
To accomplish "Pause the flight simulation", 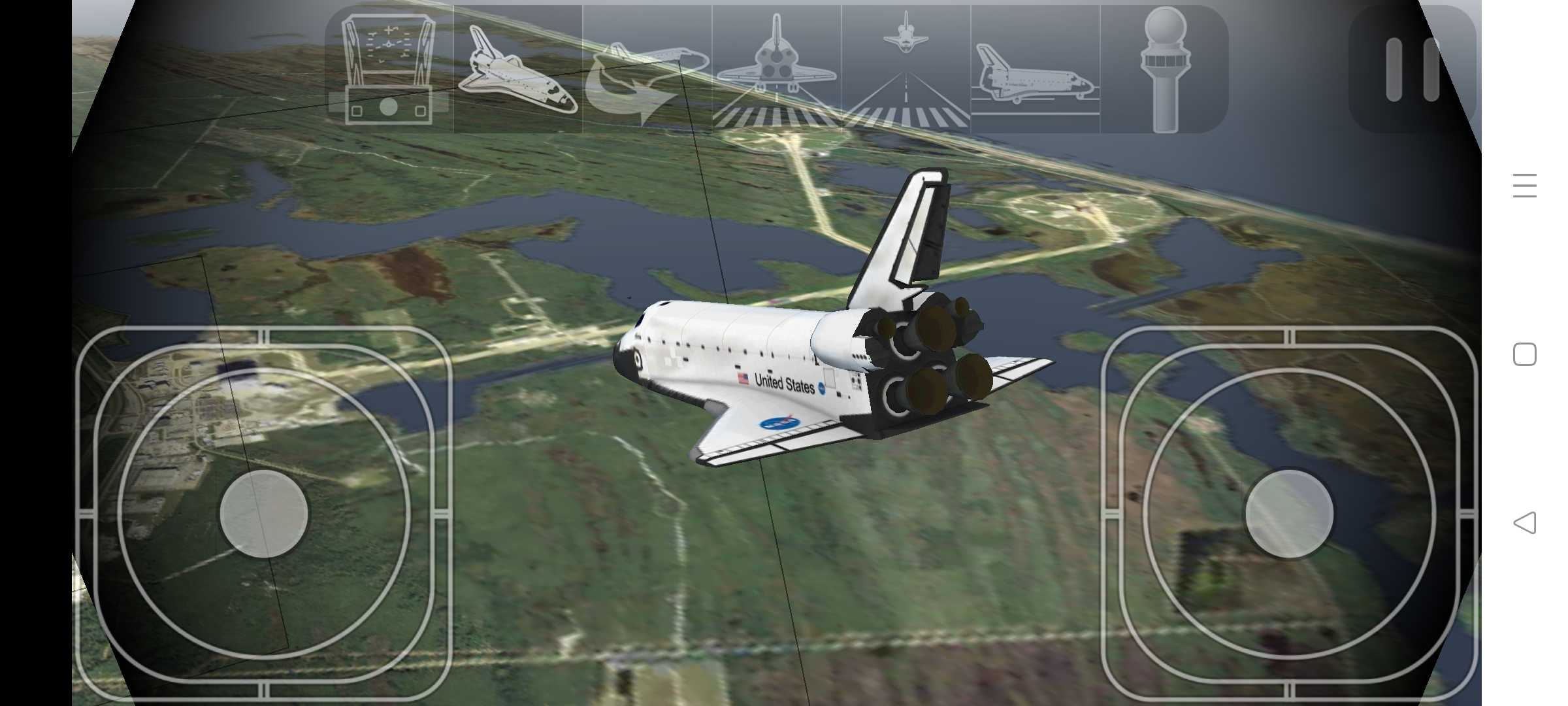I will pyautogui.click(x=1413, y=69).
